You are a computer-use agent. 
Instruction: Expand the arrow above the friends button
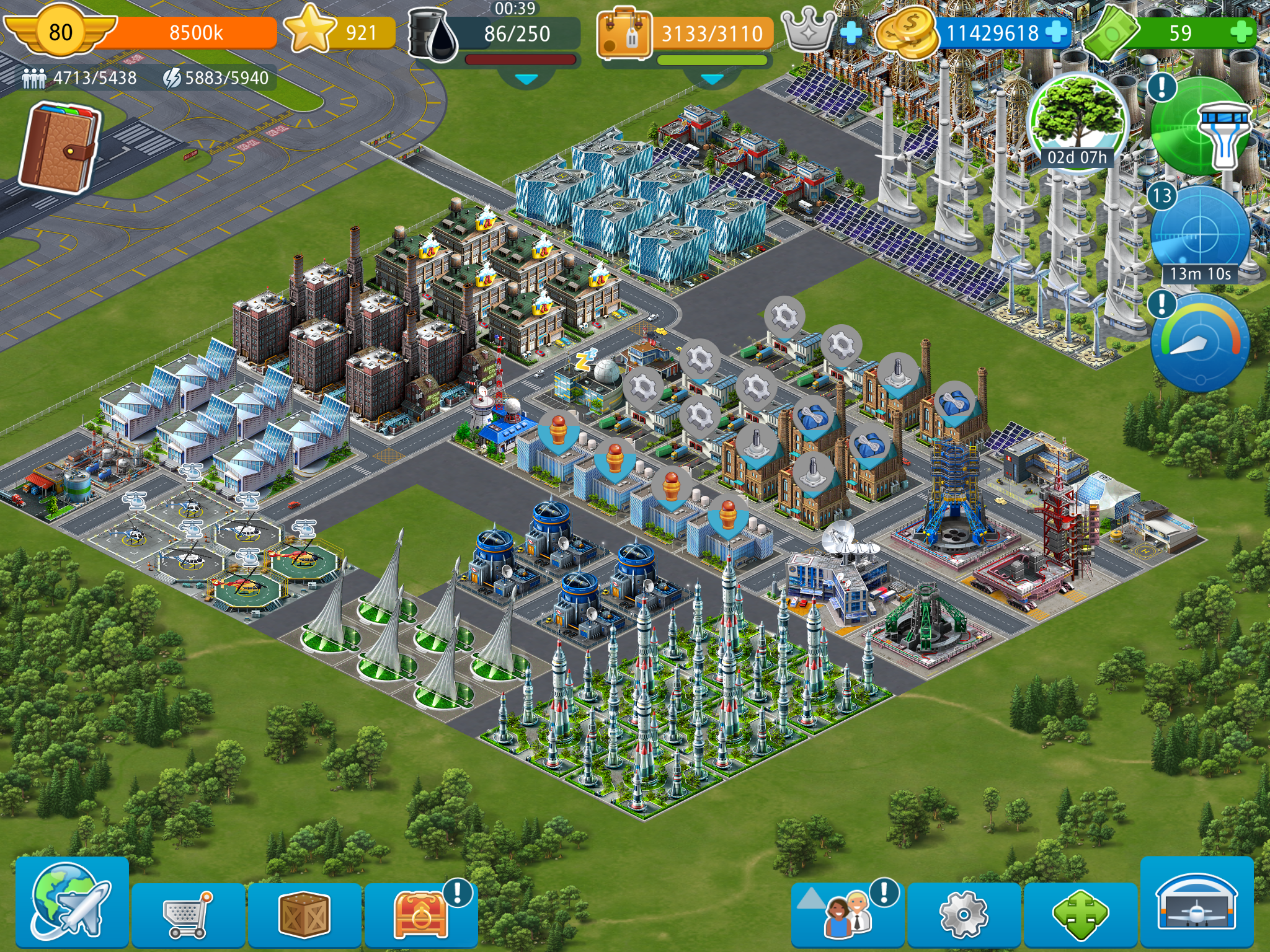(810, 897)
